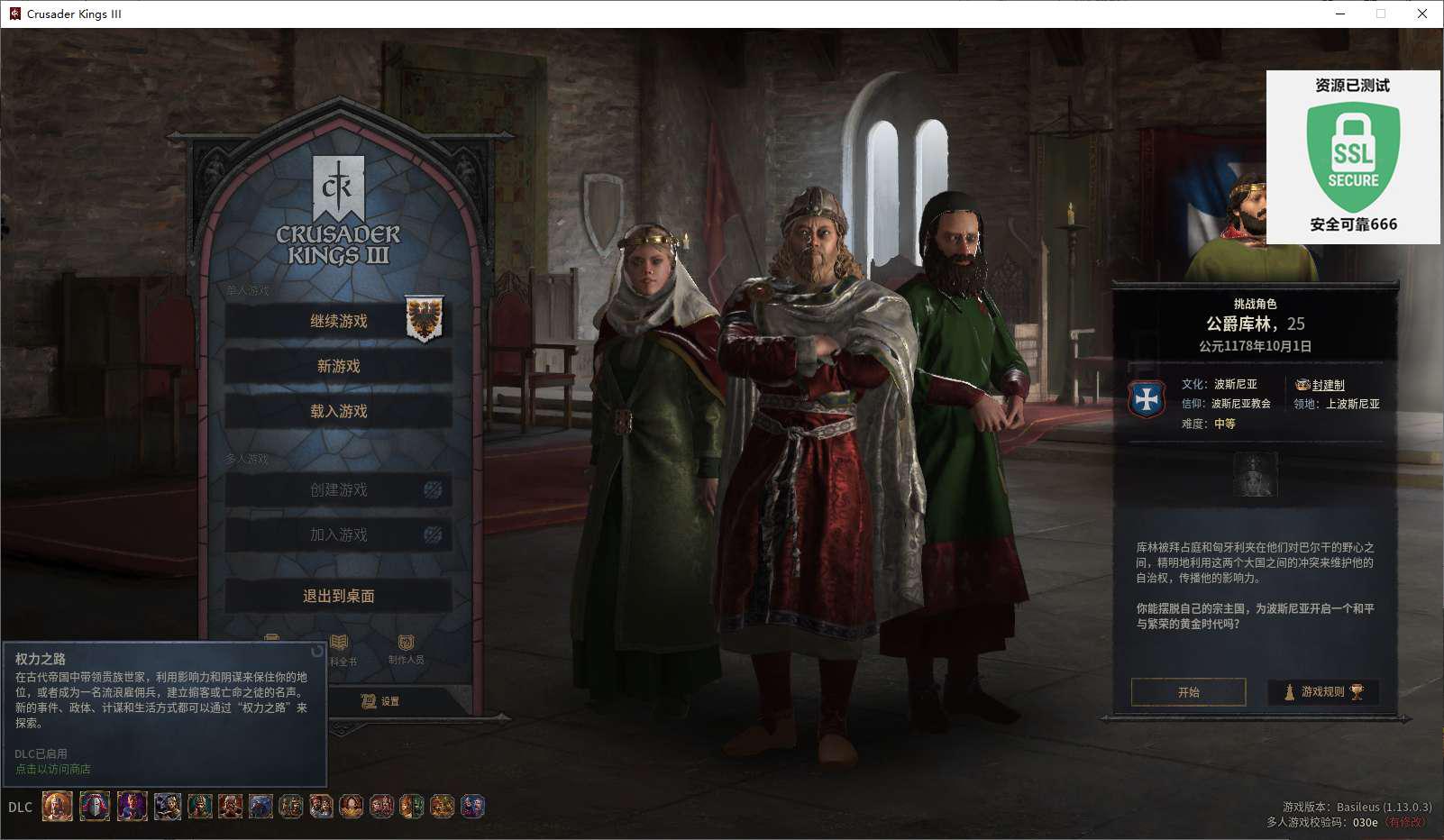Image resolution: width=1444 pixels, height=840 pixels.
Task: Click the 开始 button for Duke Kulin
Action: pyautogui.click(x=1188, y=692)
